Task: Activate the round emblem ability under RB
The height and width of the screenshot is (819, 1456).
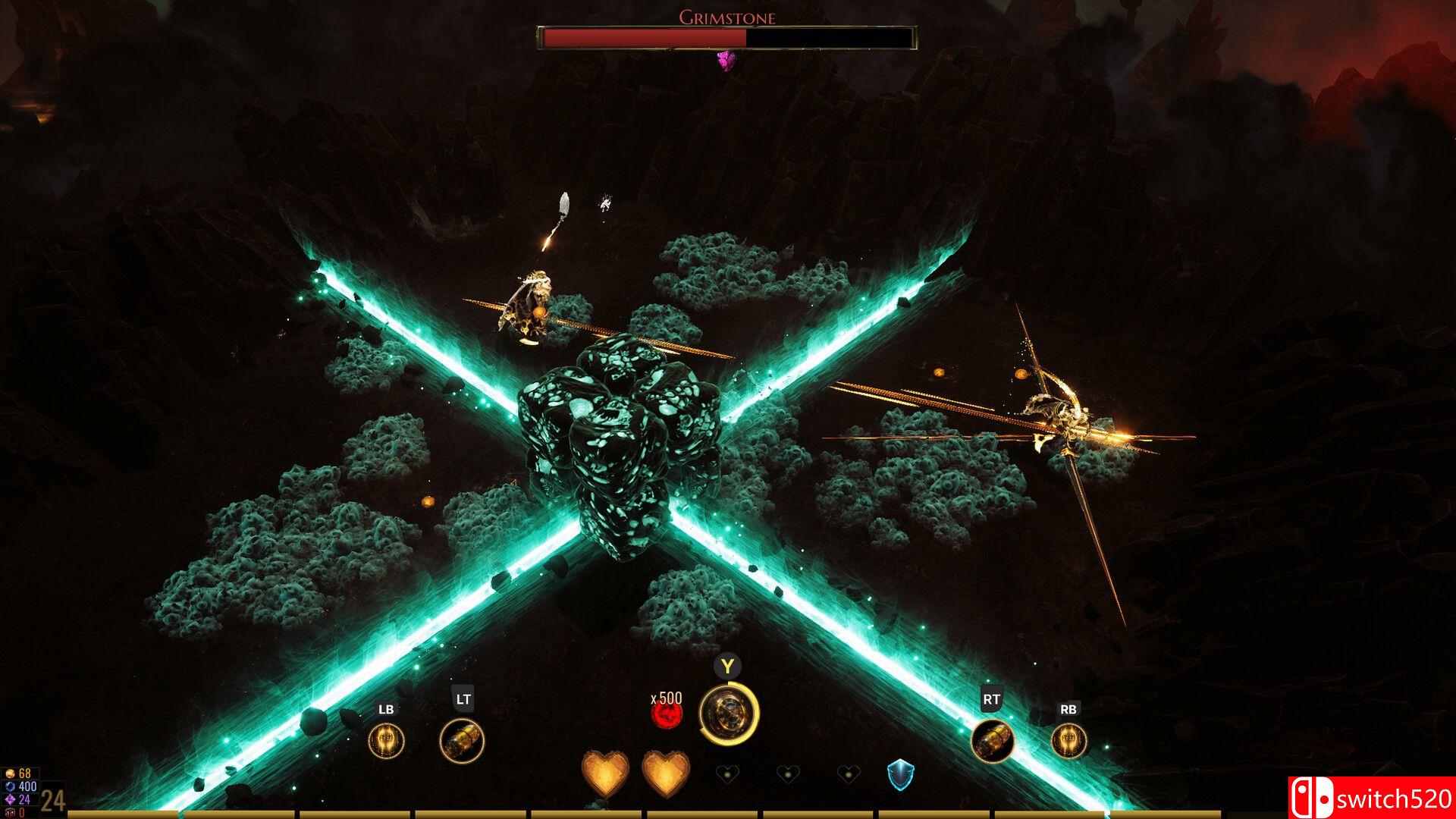Action: click(x=1068, y=741)
